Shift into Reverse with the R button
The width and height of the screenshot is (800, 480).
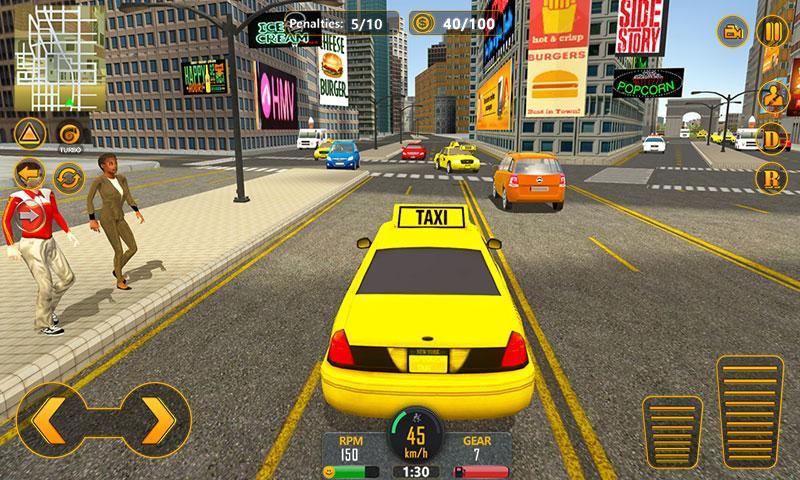[x=773, y=180]
